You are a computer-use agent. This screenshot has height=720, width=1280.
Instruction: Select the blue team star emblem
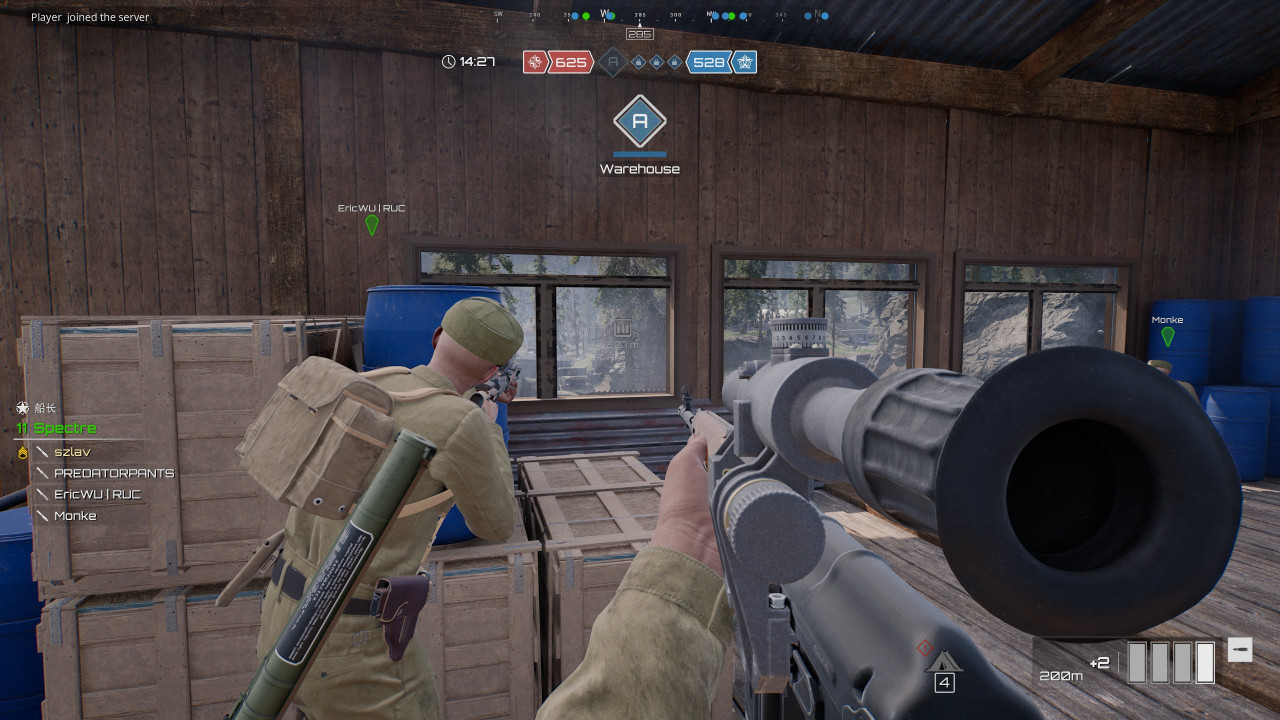coord(744,62)
